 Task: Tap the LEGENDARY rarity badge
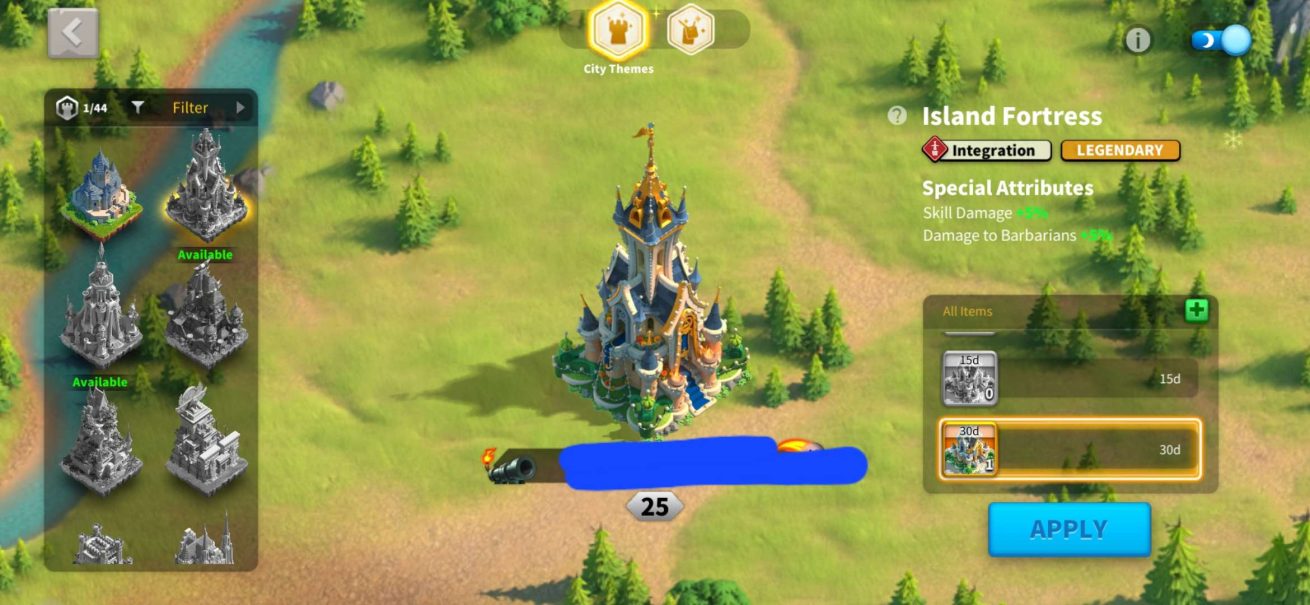tap(1120, 150)
